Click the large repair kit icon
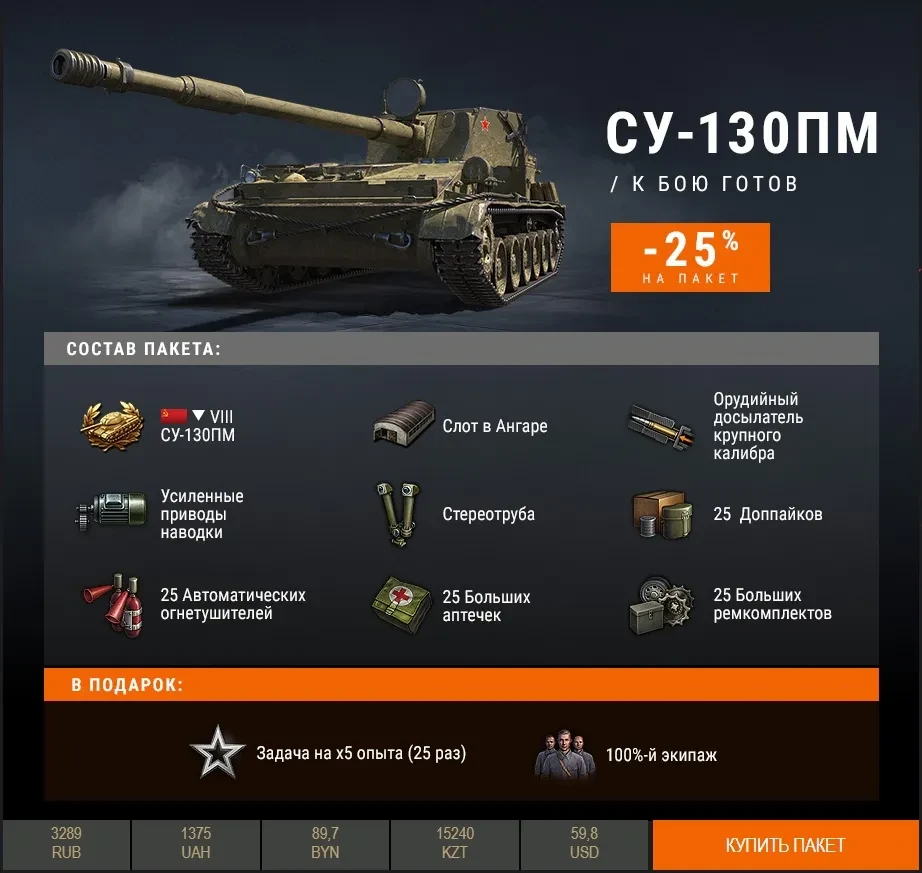Screen dimensions: 922x873 (662, 605)
